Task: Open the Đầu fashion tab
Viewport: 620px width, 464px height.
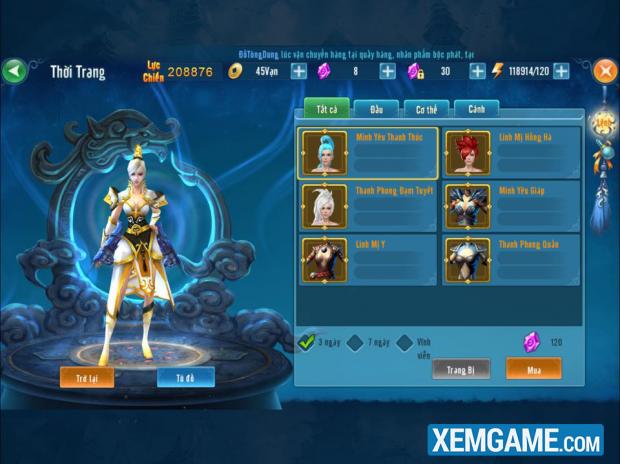Action: coord(376,109)
